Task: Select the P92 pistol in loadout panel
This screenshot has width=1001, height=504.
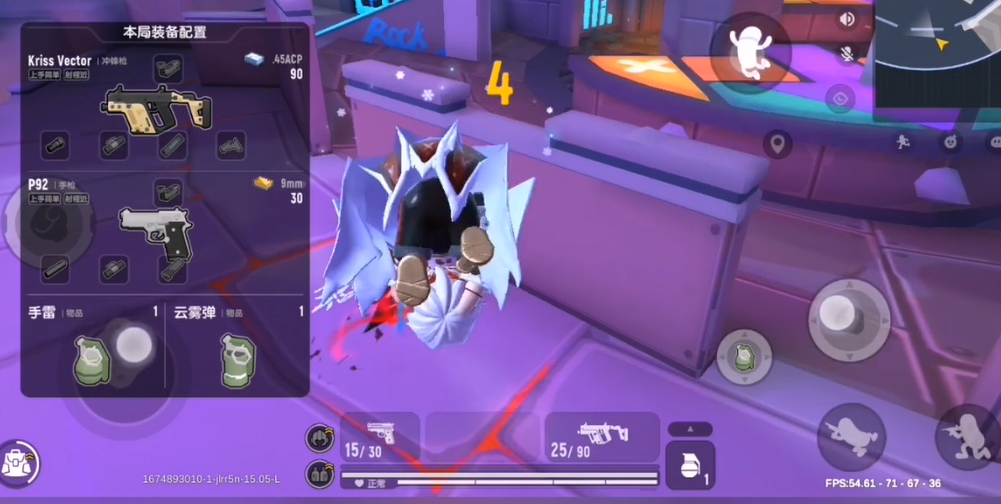Action: pos(155,231)
